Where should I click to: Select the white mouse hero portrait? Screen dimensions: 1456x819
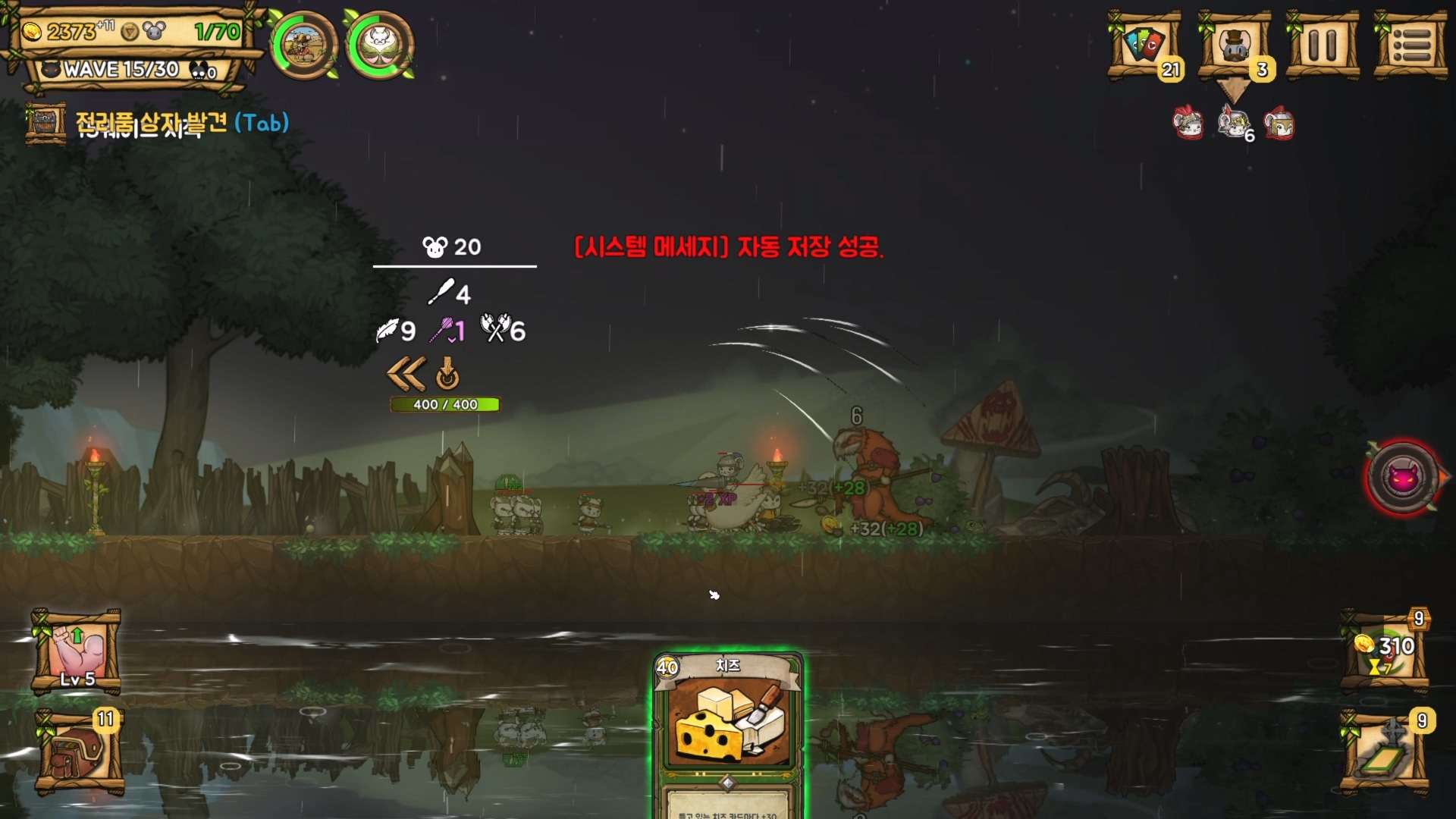click(379, 45)
